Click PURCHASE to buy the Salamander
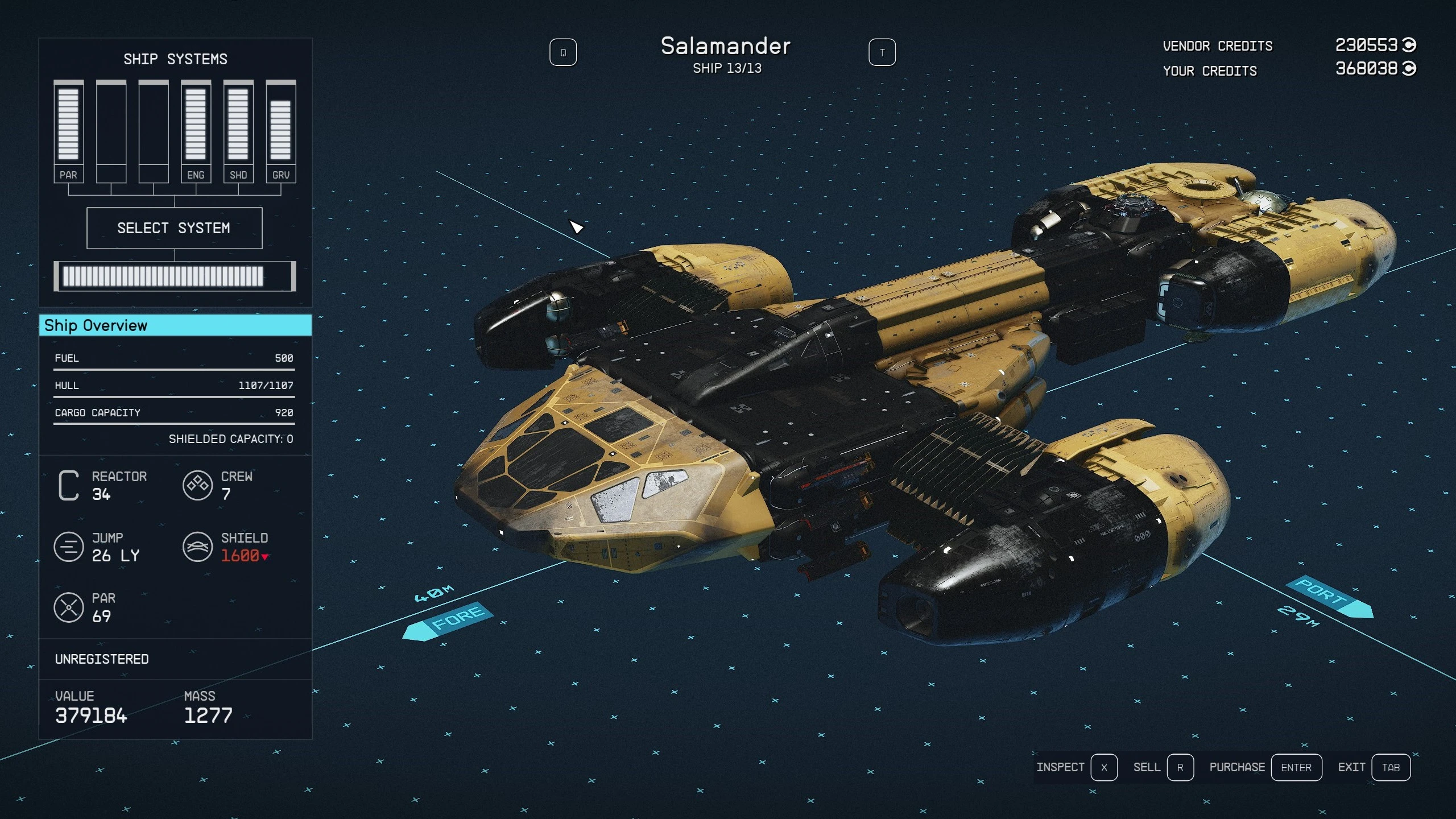The width and height of the screenshot is (1456, 819). [x=1238, y=767]
